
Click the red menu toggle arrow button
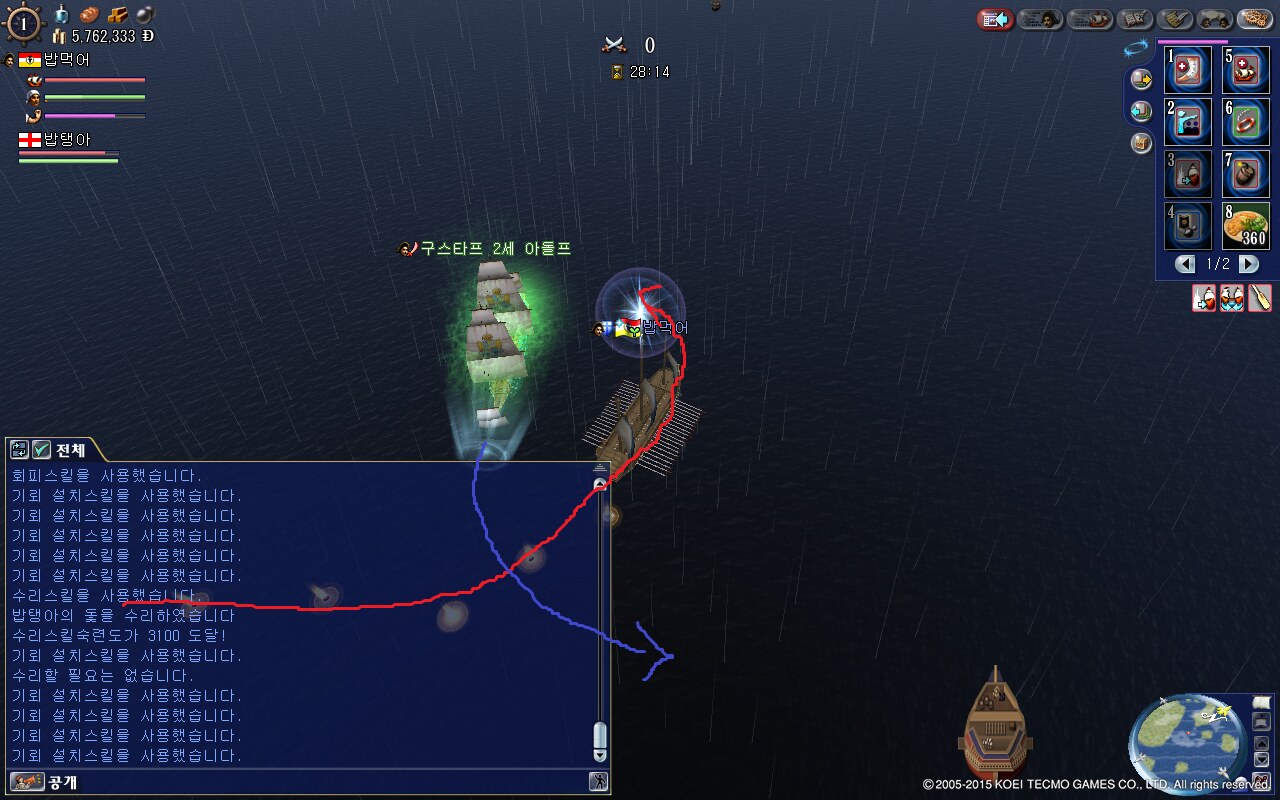click(995, 19)
